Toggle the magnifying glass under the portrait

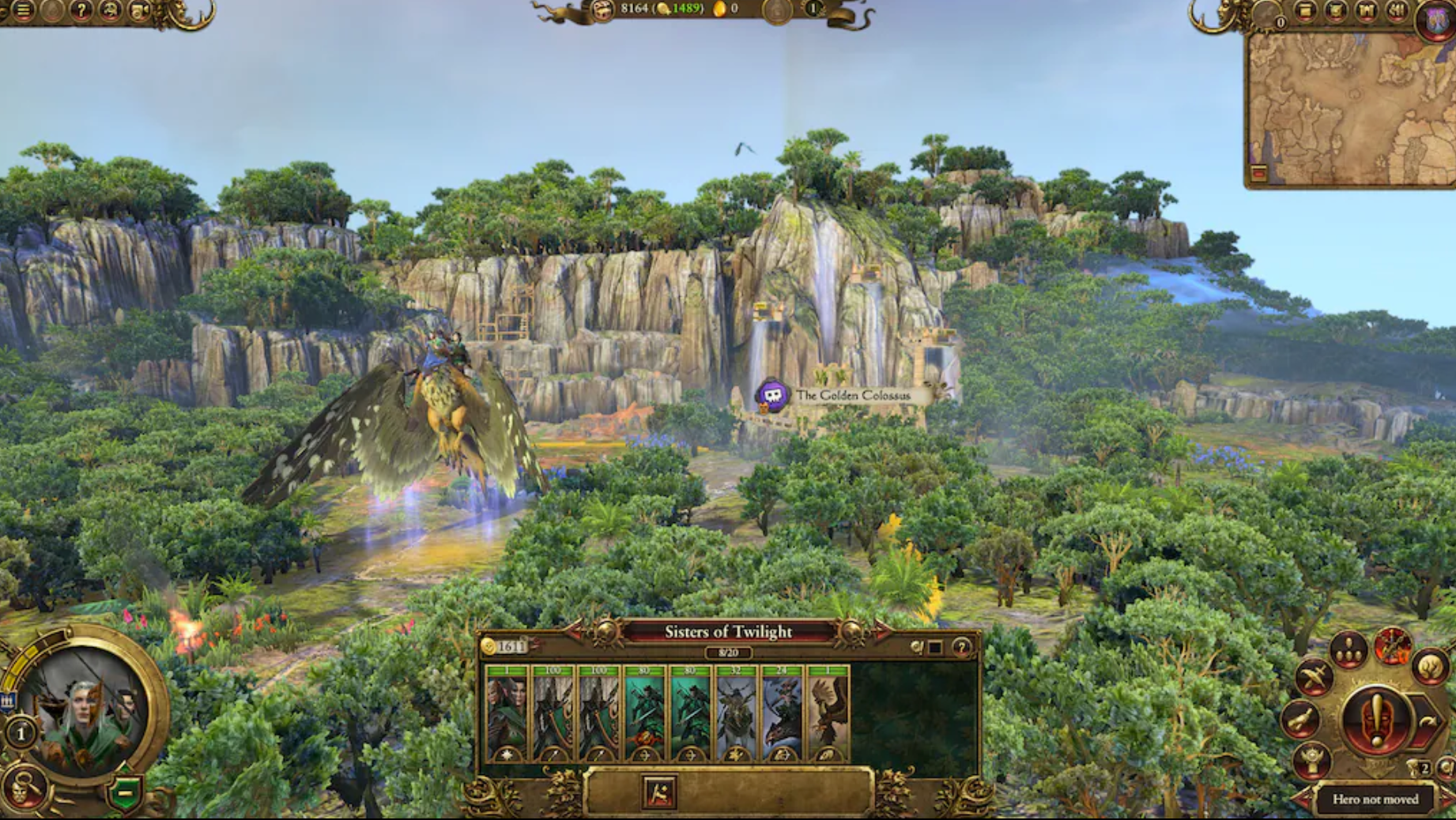[x=25, y=787]
